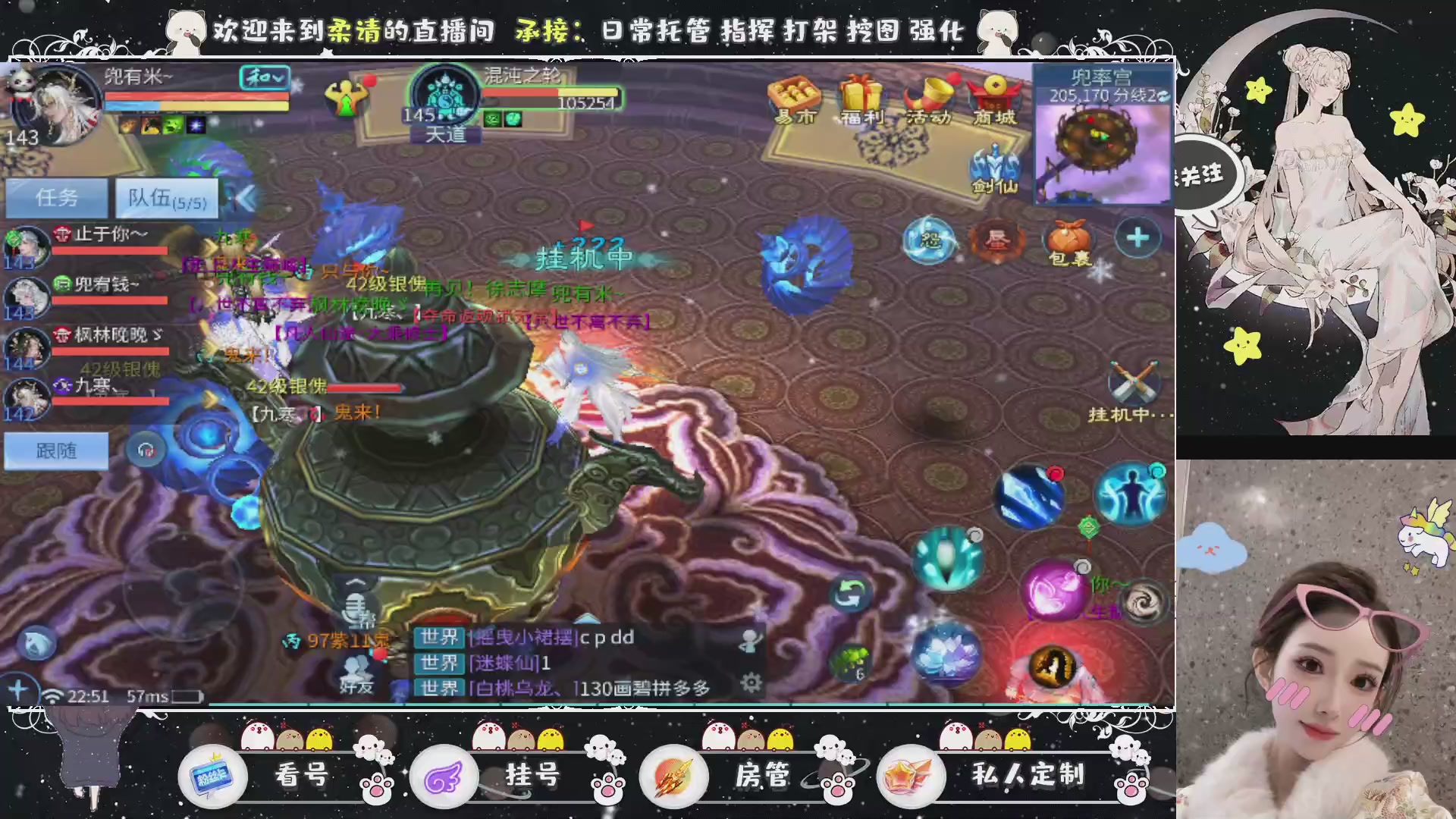The width and height of the screenshot is (1456, 819).
Task: Switch to the 任务 tab
Action: pos(57,198)
